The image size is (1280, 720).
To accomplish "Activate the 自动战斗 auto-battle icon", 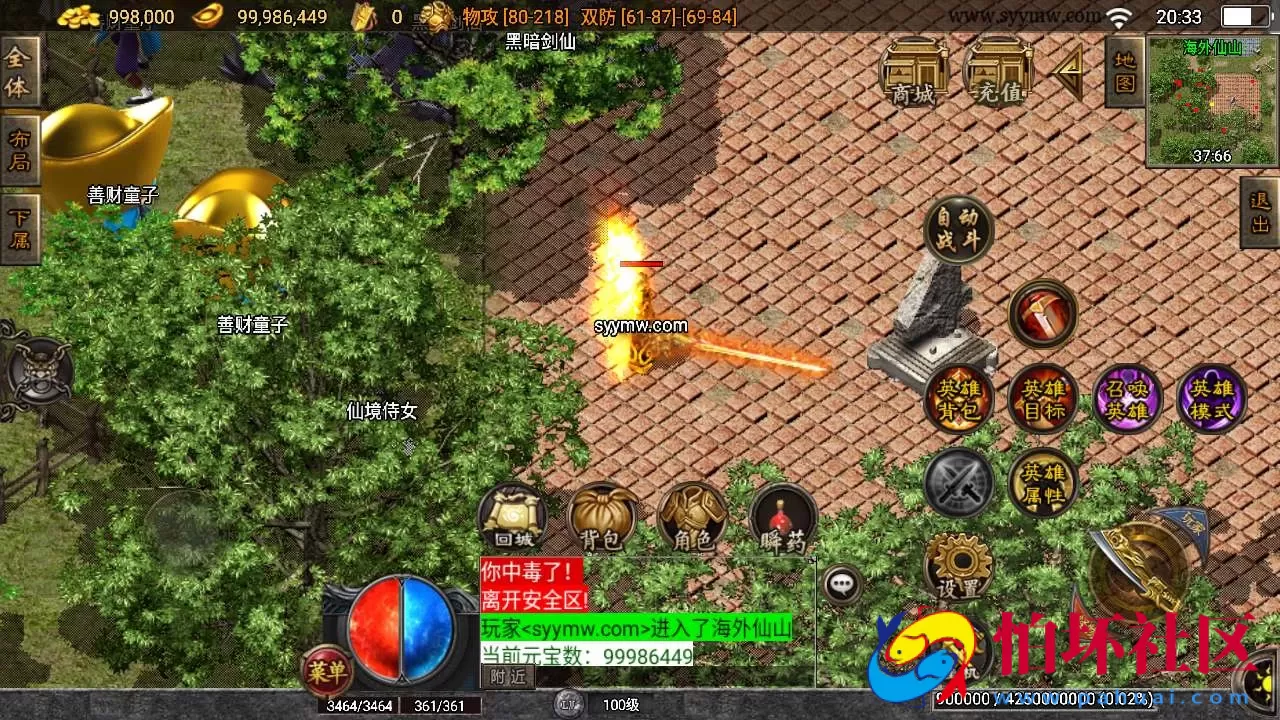I will click(x=957, y=228).
